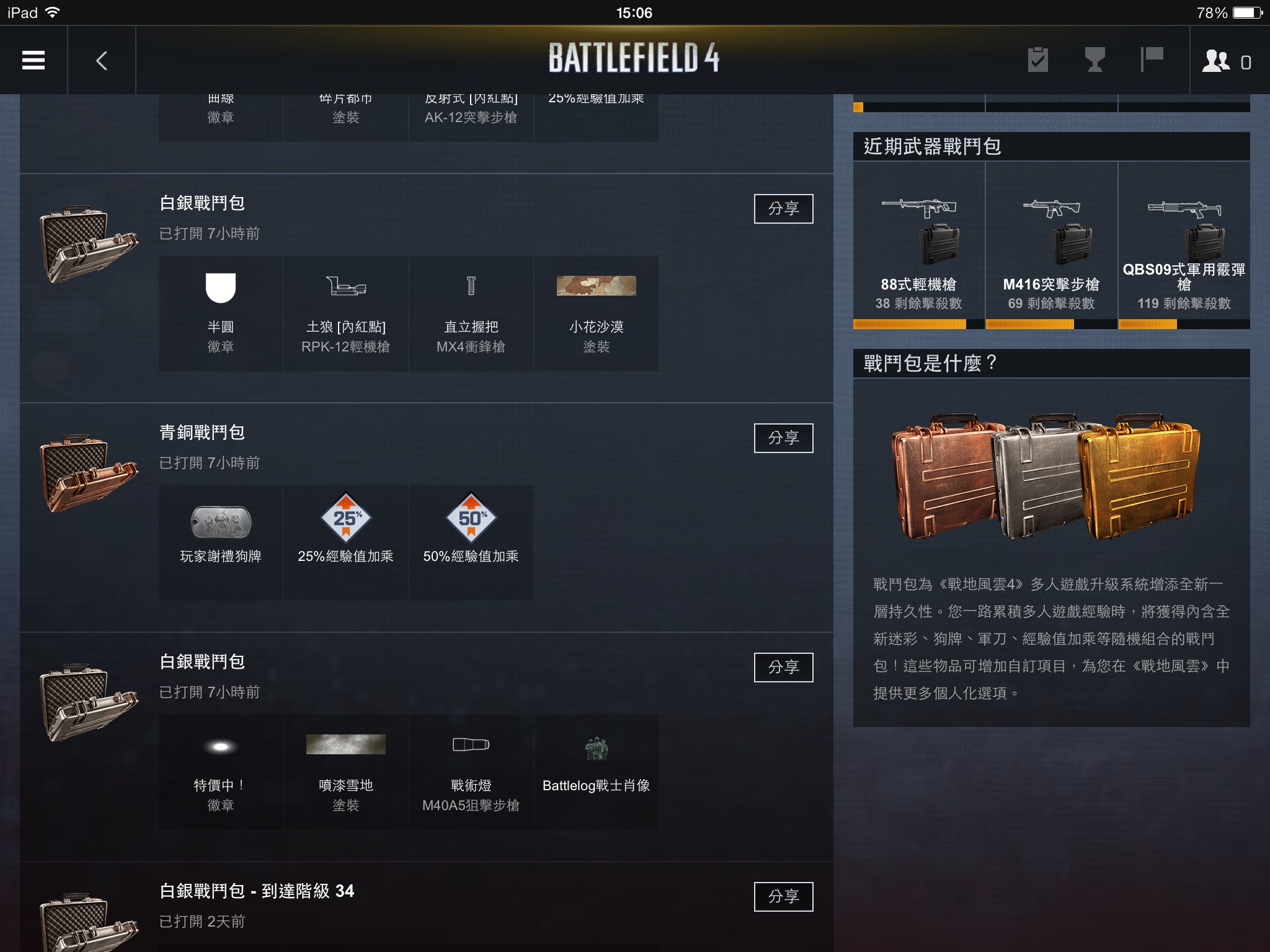This screenshot has height=952, width=1270.
Task: Open the hamburger navigation menu
Action: 33,60
